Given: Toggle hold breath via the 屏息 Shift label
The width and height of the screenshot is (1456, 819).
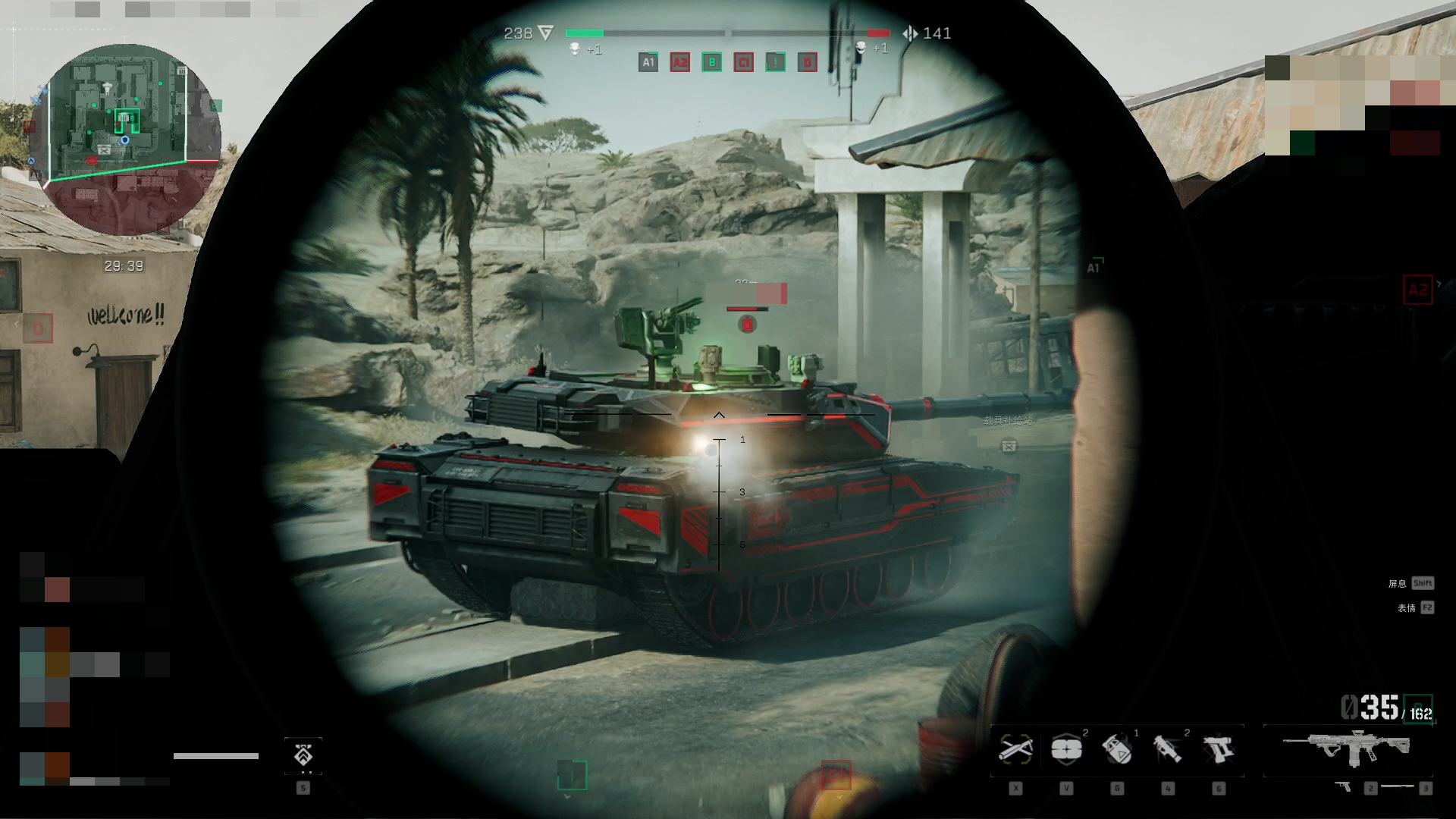Looking at the screenshot, I should (x=1412, y=583).
